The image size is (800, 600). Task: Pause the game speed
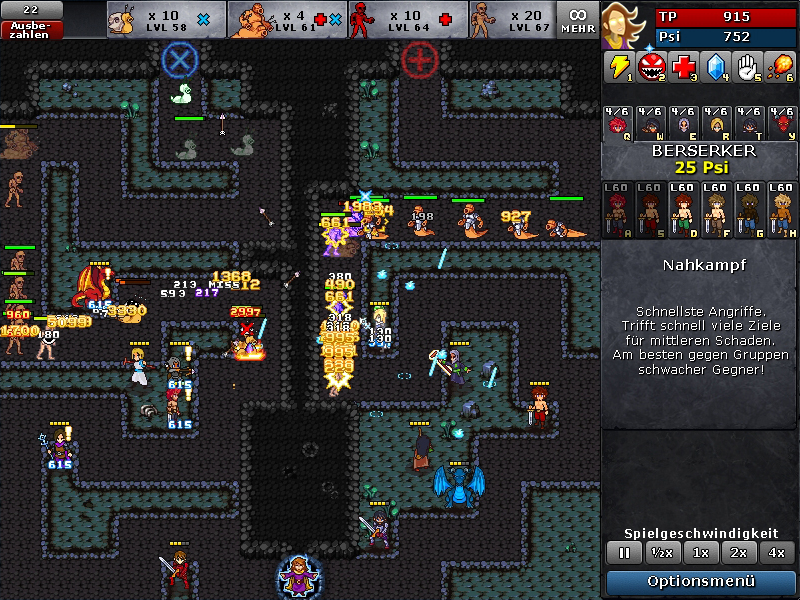coord(625,552)
